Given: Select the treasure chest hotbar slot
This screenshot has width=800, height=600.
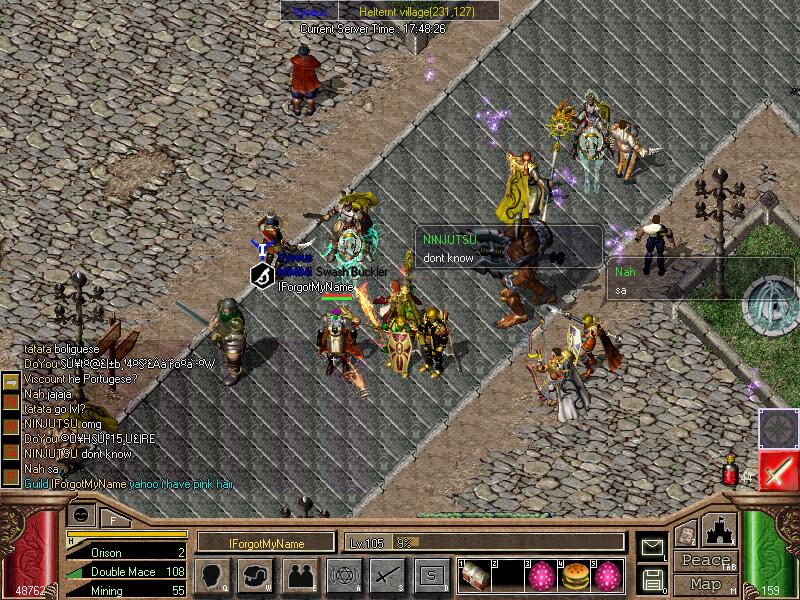Looking at the screenshot, I should click(474, 576).
